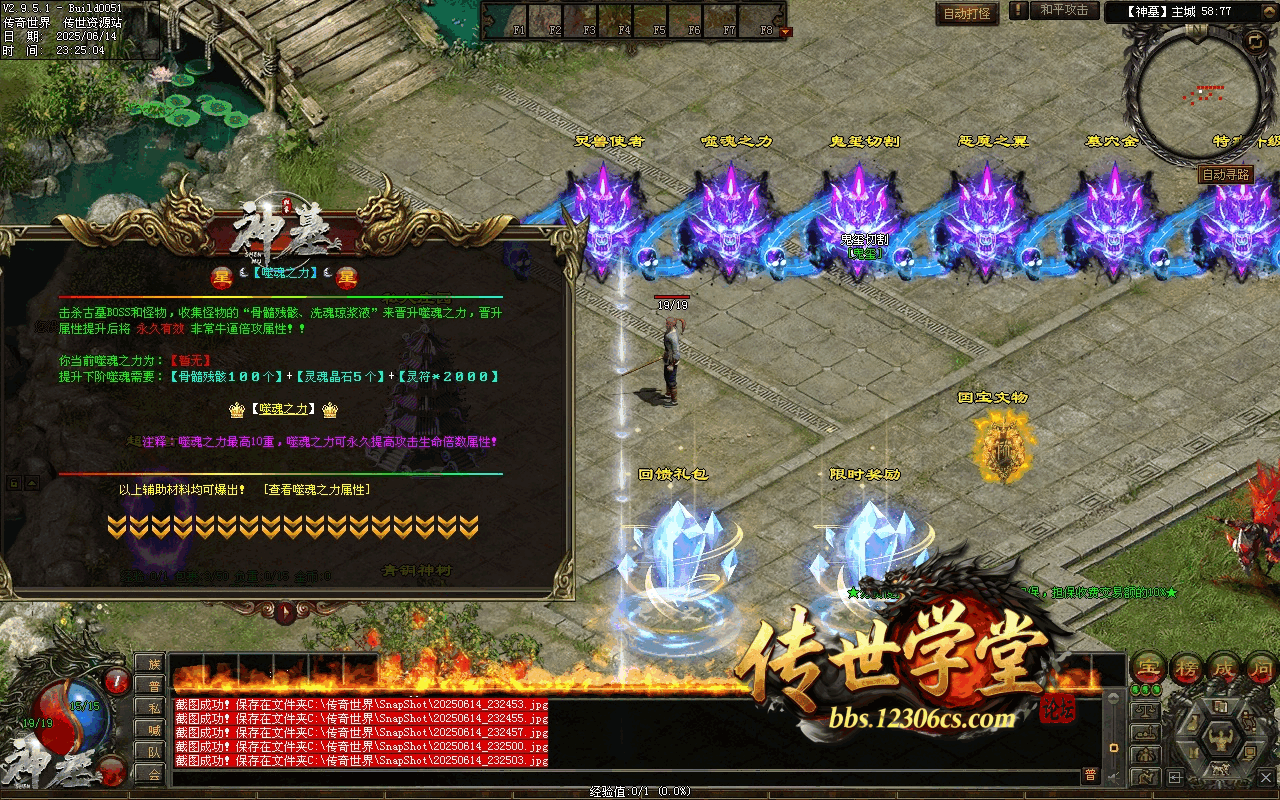
Task: Click the 自动打怪 auto-fight button
Action: 968,13
